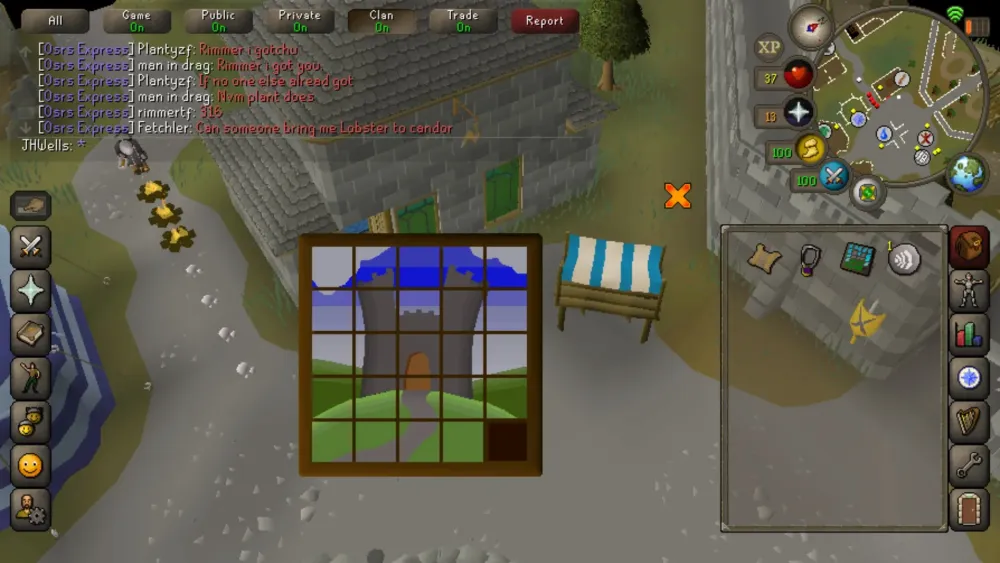
Task: Toggle run with the run energy orb
Action: click(x=810, y=150)
